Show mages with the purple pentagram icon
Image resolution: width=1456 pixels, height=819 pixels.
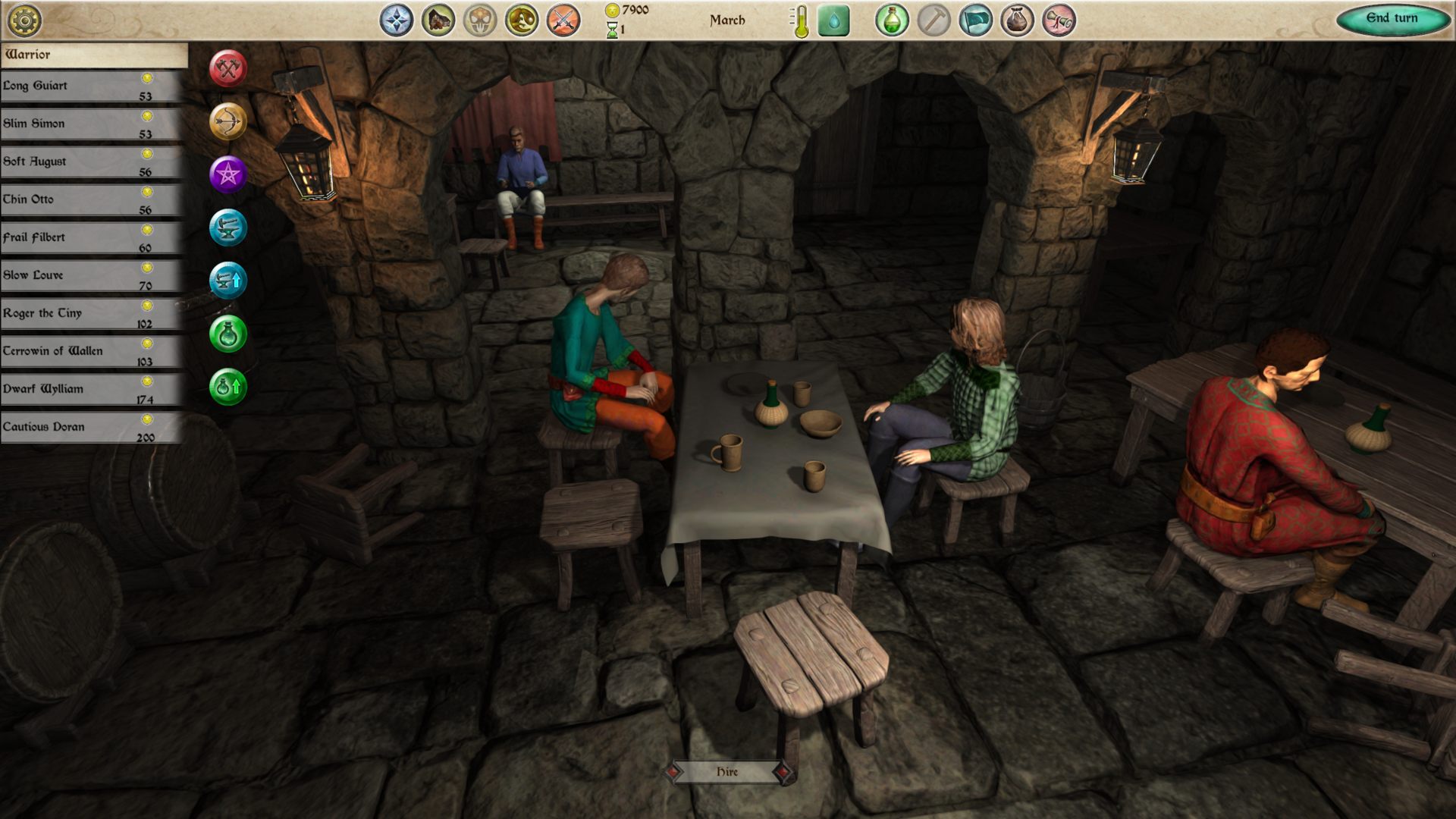coord(228,174)
